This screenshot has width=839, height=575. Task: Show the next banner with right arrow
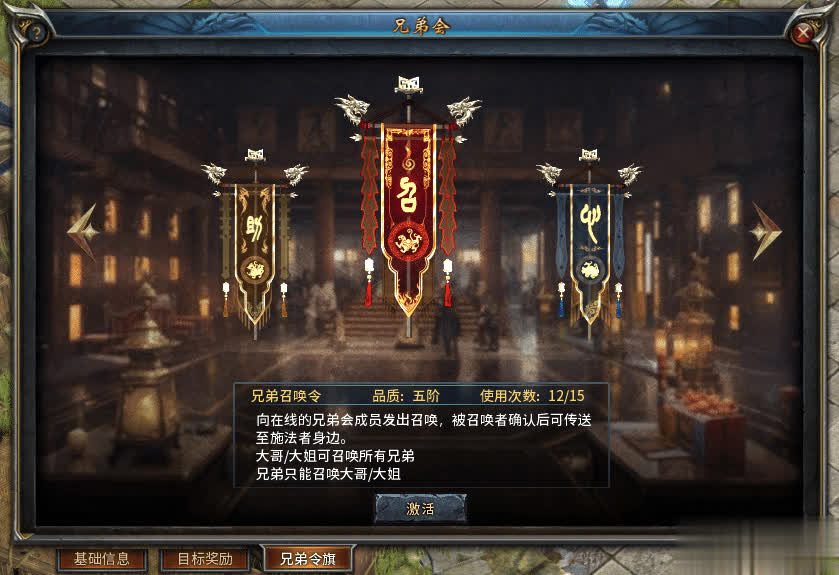point(766,232)
